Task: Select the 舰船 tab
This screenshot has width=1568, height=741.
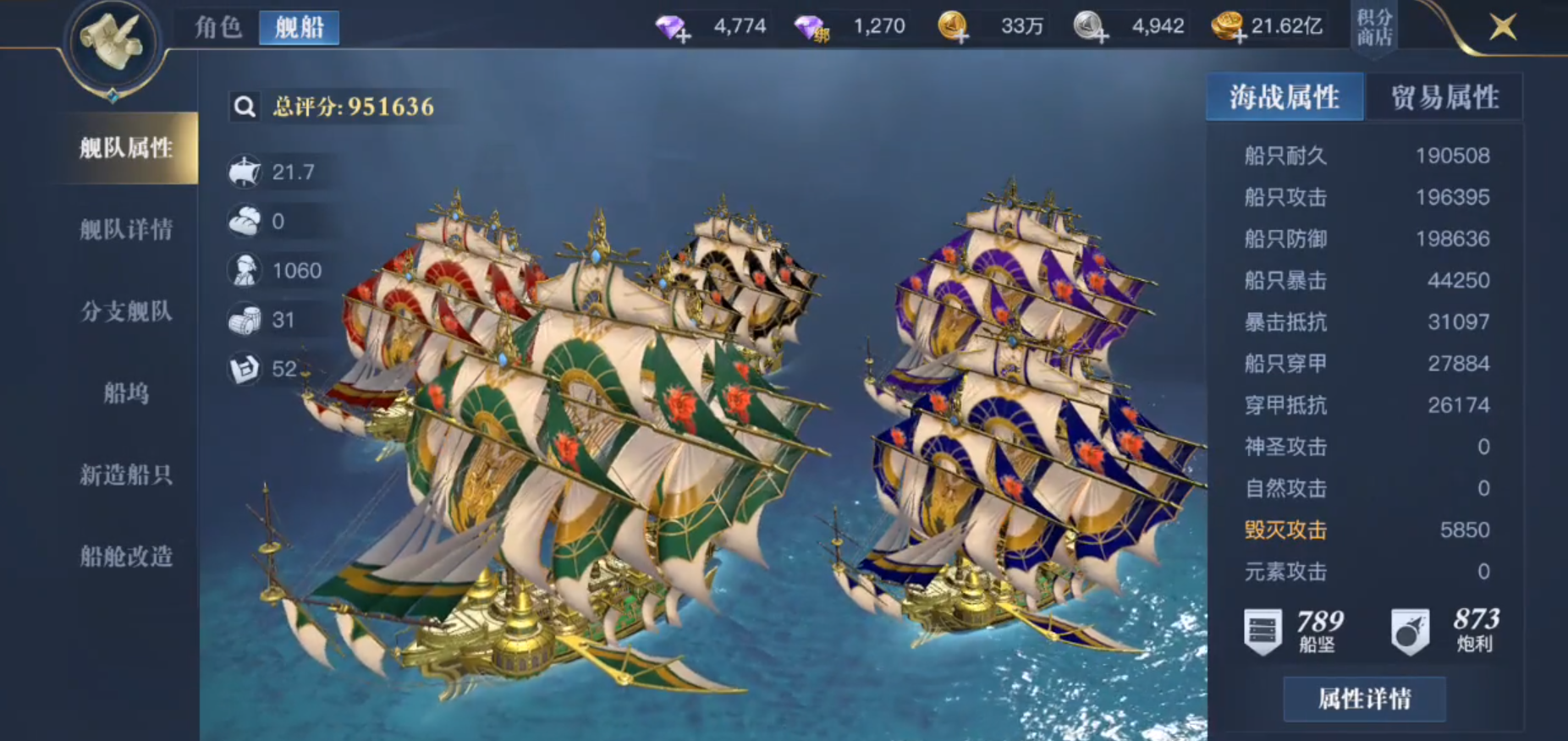Action: click(300, 27)
